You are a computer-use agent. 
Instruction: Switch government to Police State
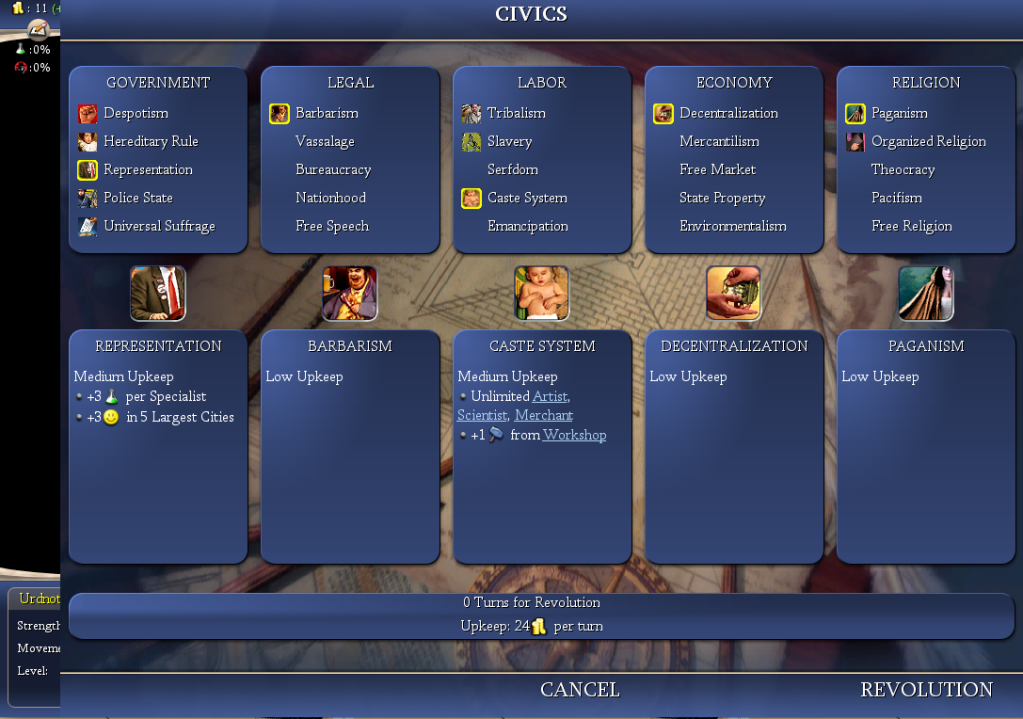(x=138, y=198)
